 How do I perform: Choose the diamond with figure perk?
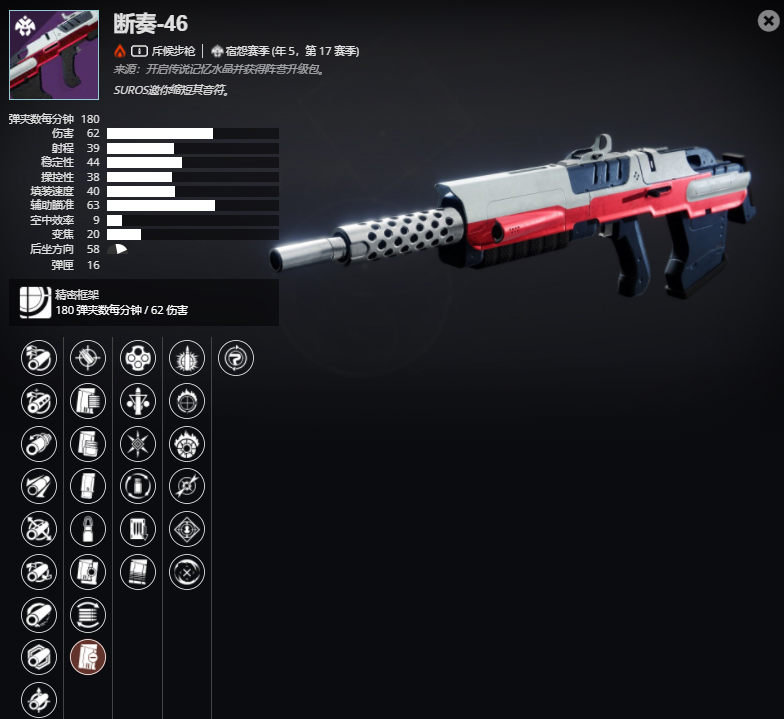click(x=187, y=528)
